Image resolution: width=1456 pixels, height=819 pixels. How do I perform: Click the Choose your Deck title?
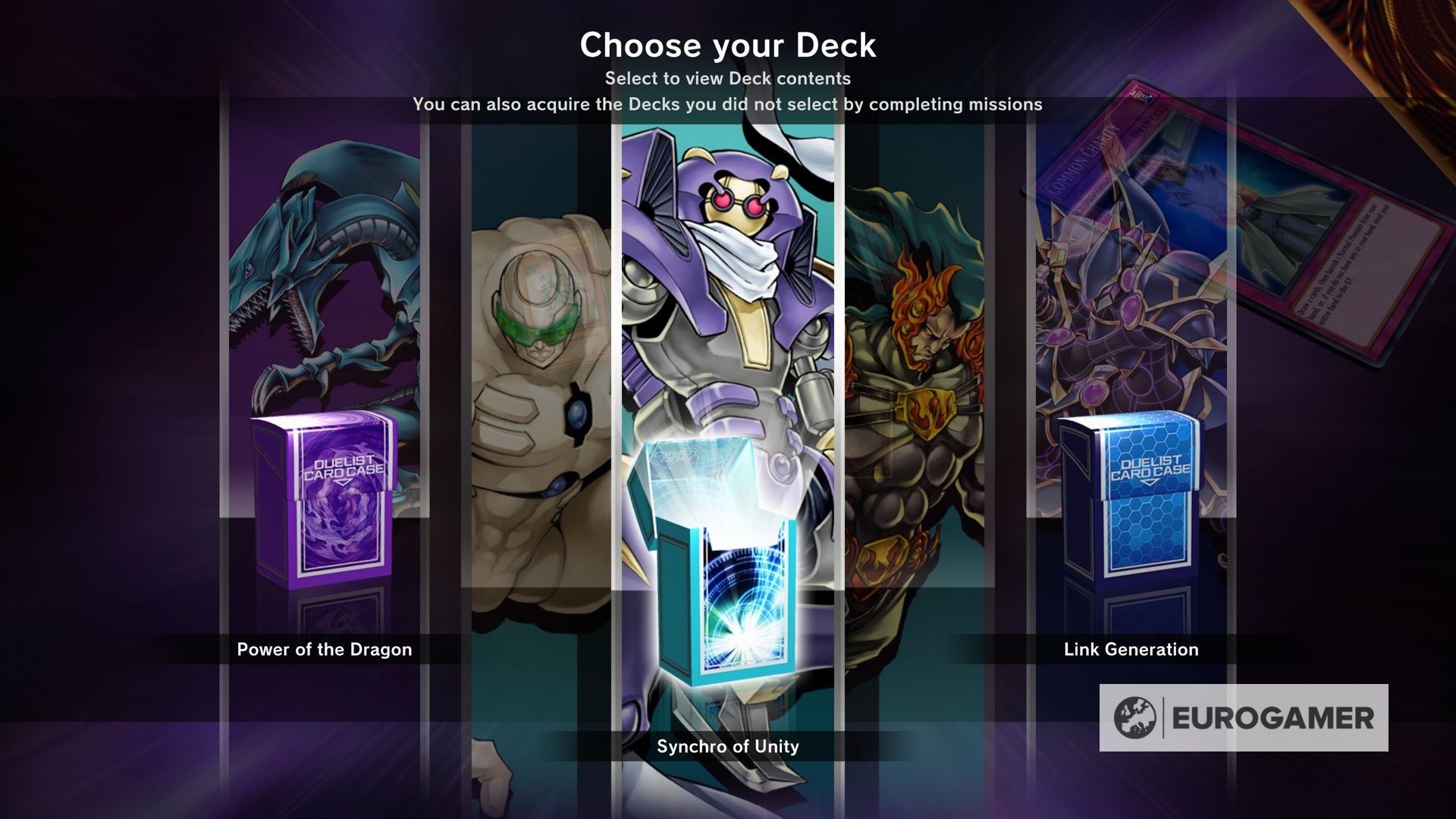726,45
